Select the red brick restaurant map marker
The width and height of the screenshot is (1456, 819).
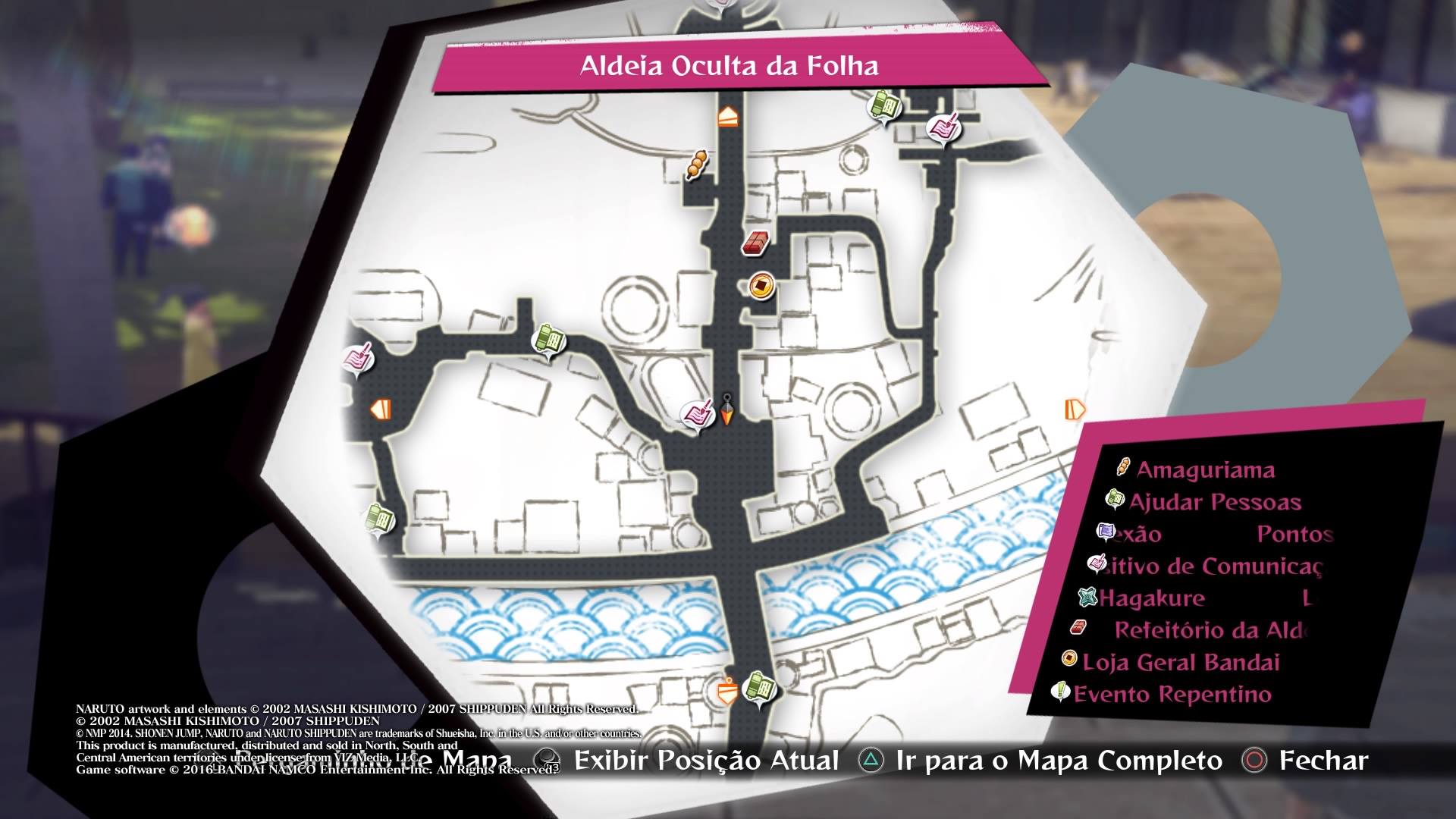(x=756, y=243)
